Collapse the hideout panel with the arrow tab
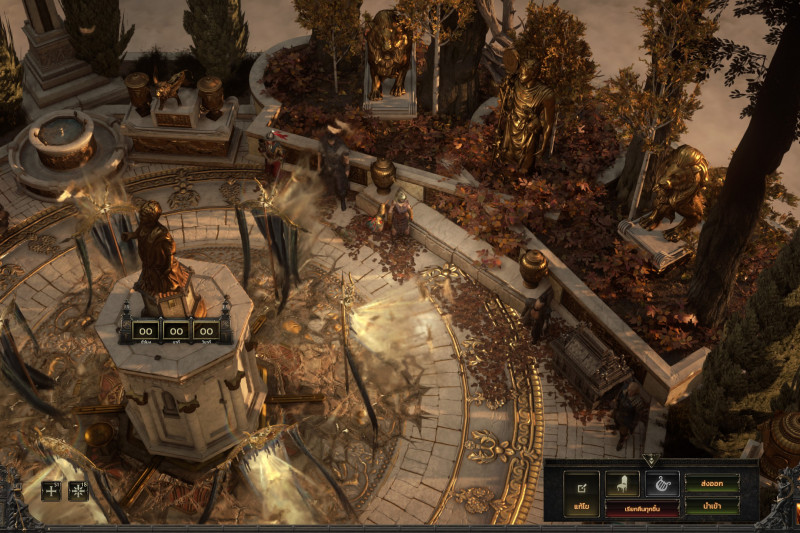The width and height of the screenshot is (800, 533). tap(652, 461)
